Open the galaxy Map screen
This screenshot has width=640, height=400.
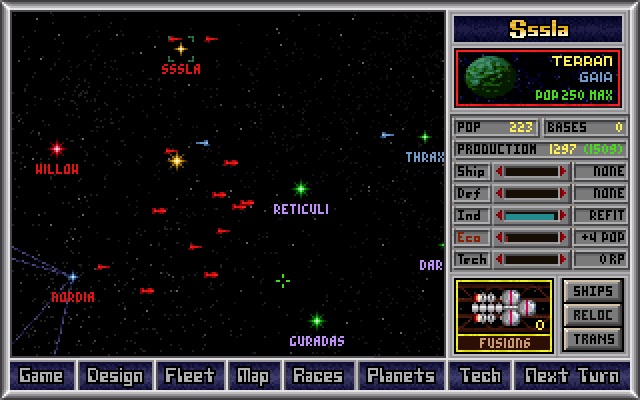[x=253, y=376]
